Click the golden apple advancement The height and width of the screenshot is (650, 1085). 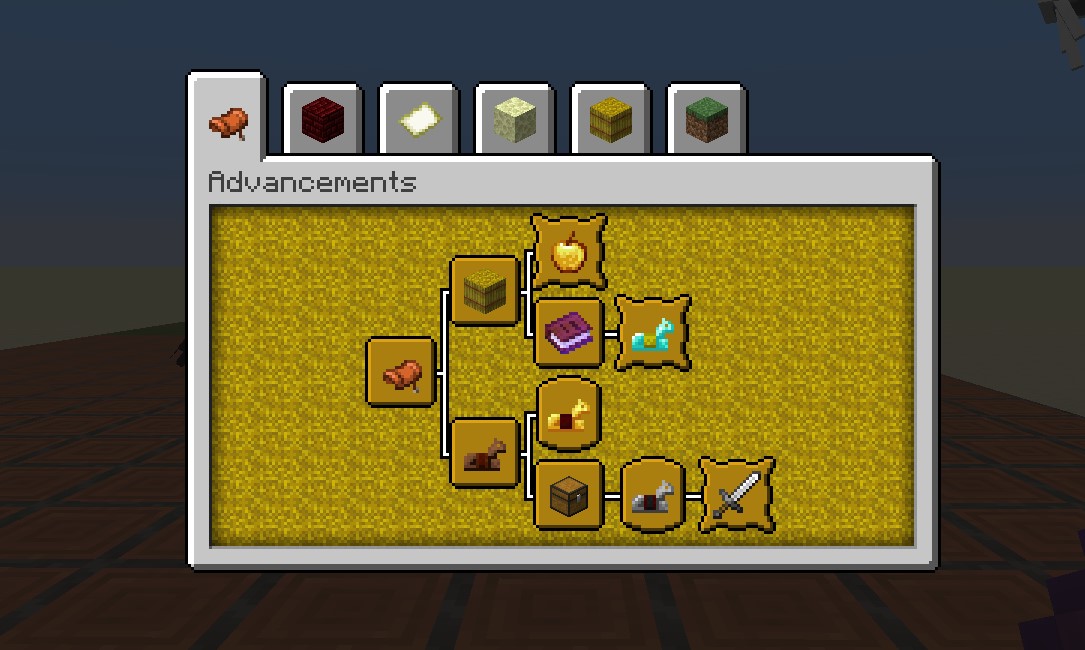click(x=568, y=251)
